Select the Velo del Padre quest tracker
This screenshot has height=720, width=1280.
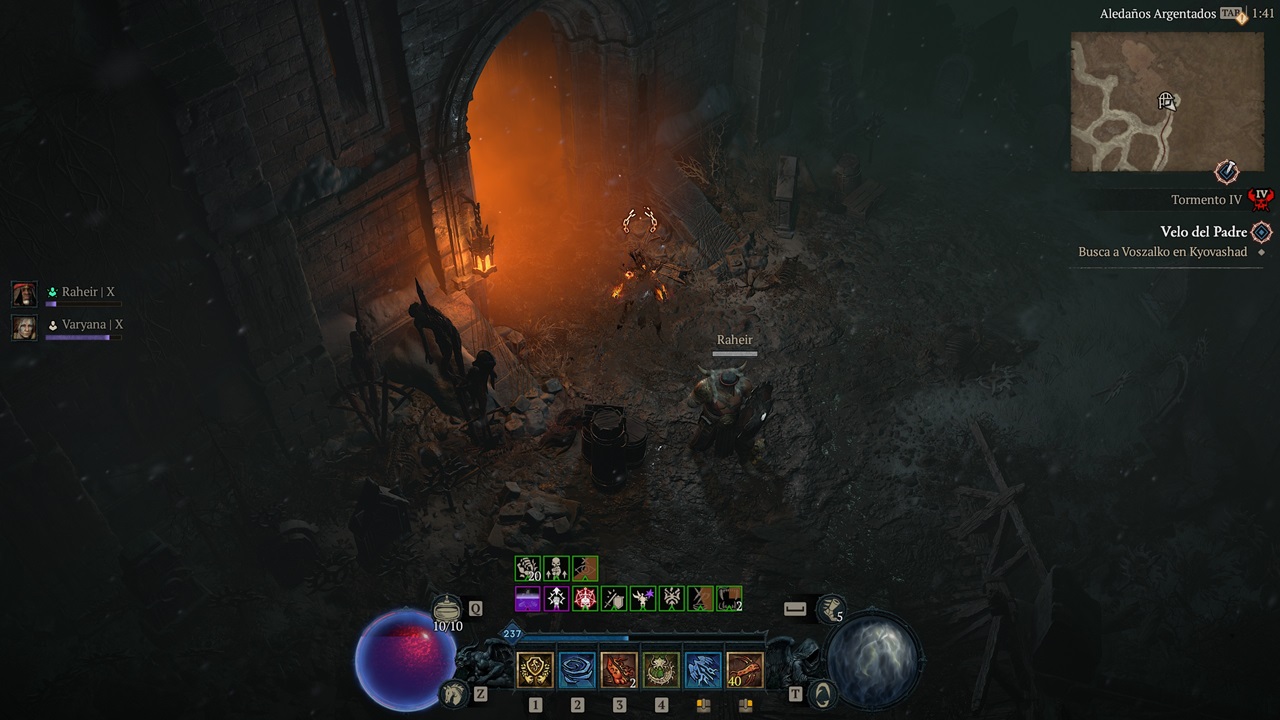[x=1203, y=232]
